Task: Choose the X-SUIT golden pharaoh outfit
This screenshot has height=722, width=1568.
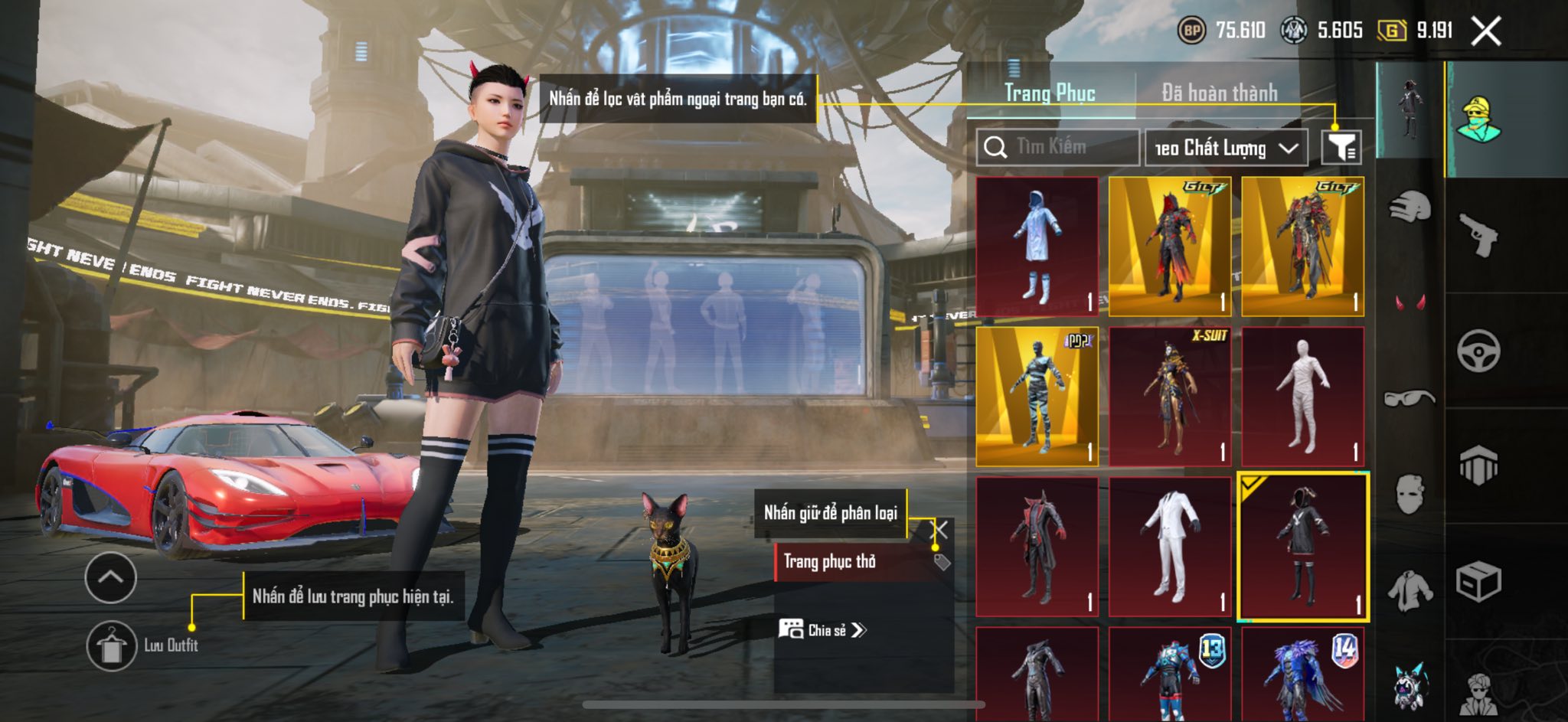Action: coord(1170,397)
